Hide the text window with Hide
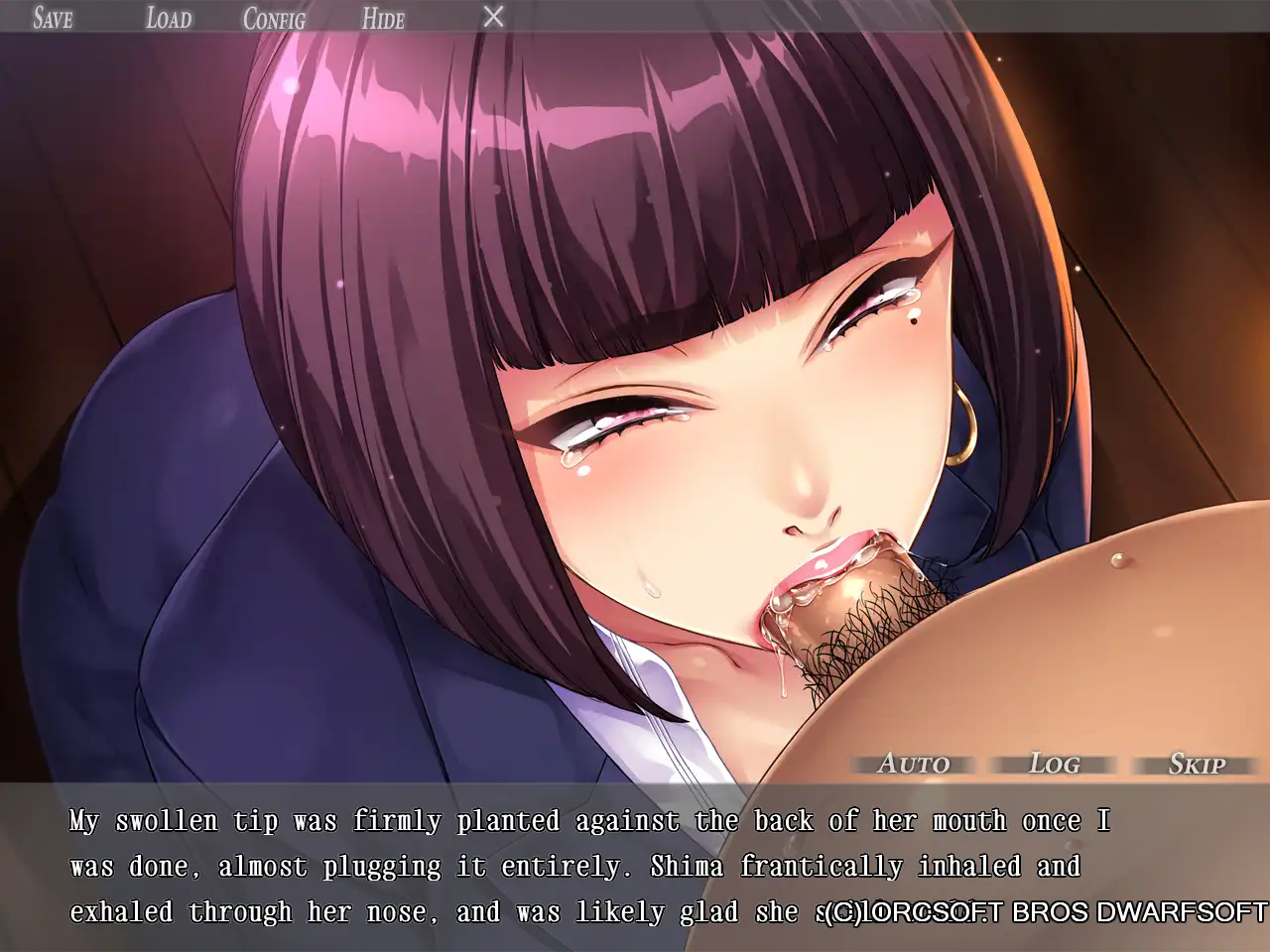1270x952 pixels. pos(383,18)
